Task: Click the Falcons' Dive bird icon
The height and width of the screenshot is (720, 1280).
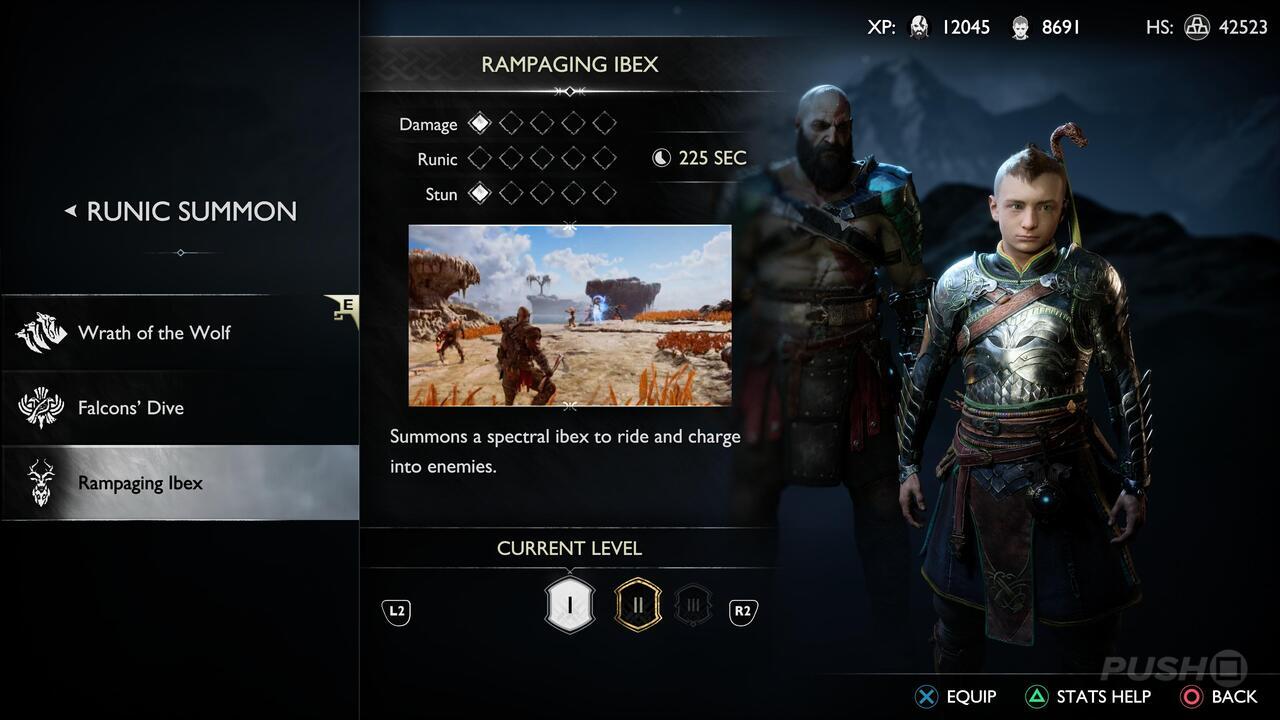Action: pos(40,407)
